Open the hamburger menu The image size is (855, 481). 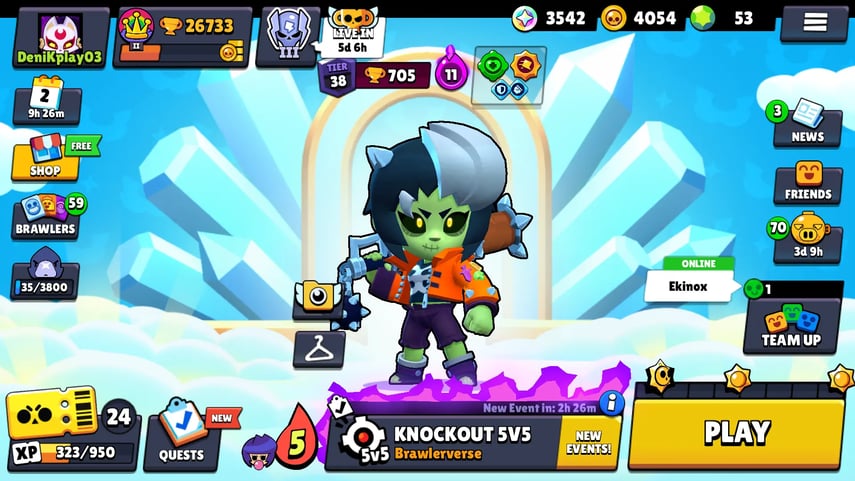[x=813, y=22]
